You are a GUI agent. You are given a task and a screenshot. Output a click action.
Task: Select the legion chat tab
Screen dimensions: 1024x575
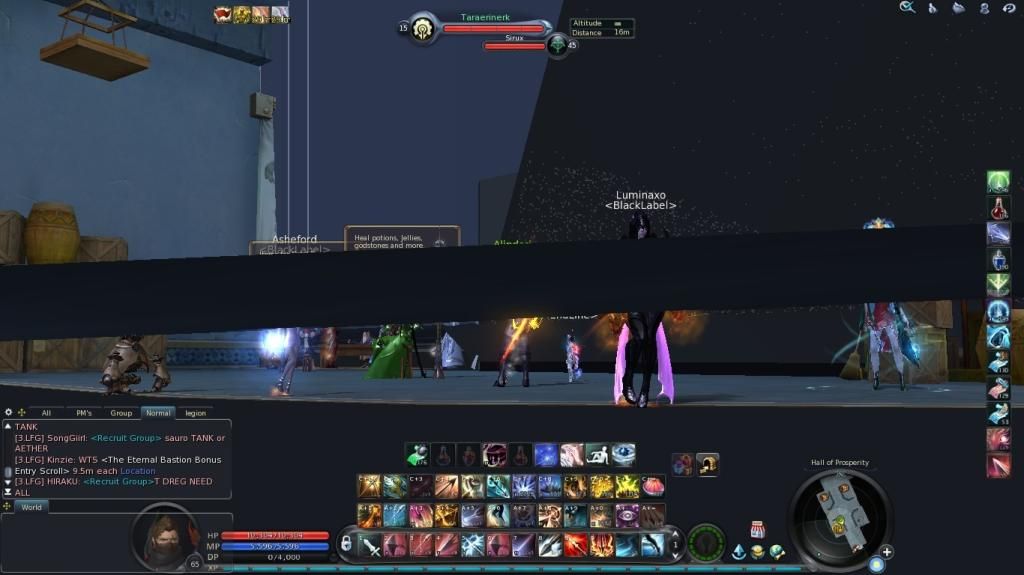tap(196, 412)
